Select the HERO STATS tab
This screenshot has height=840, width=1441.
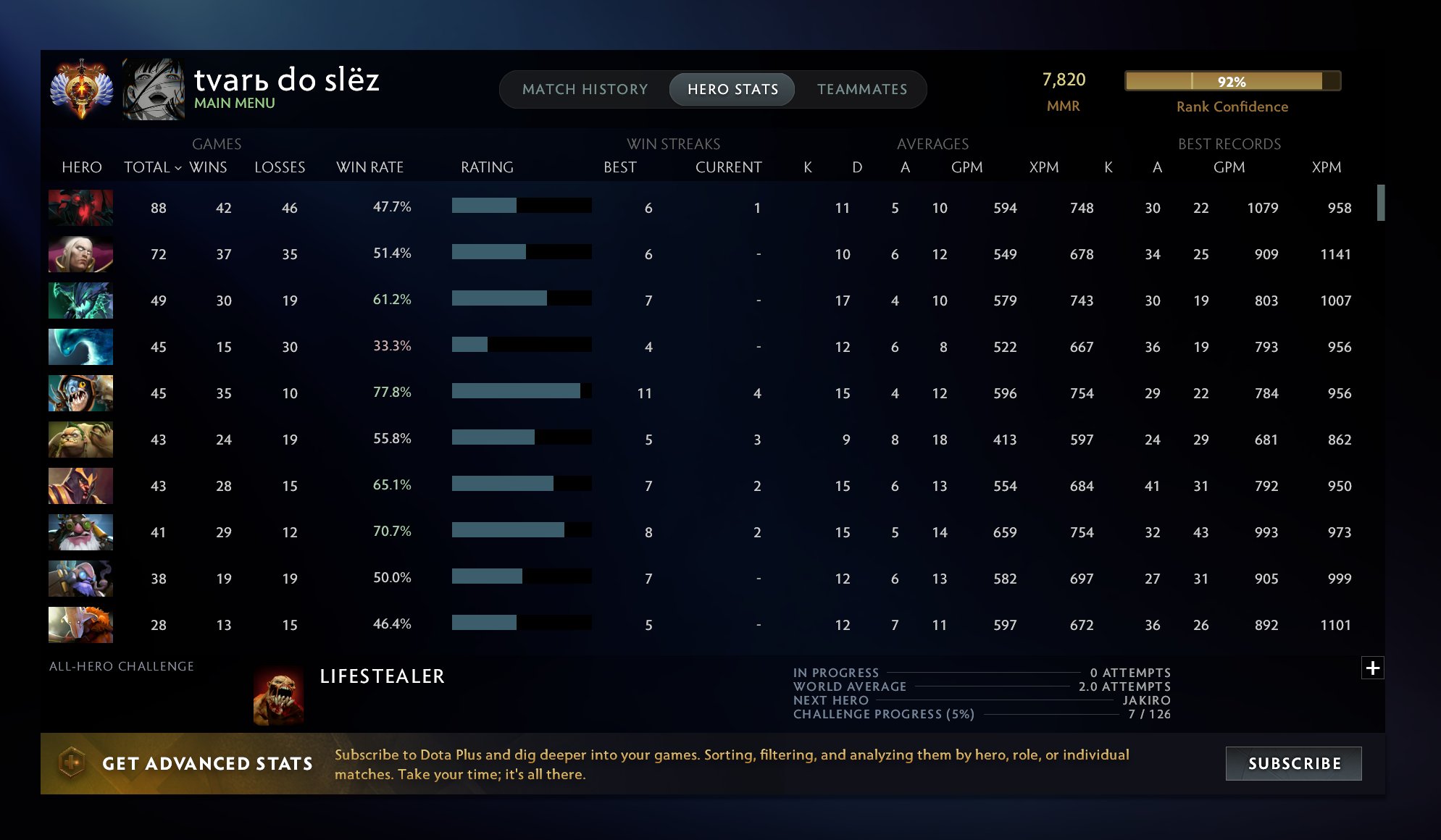(732, 89)
